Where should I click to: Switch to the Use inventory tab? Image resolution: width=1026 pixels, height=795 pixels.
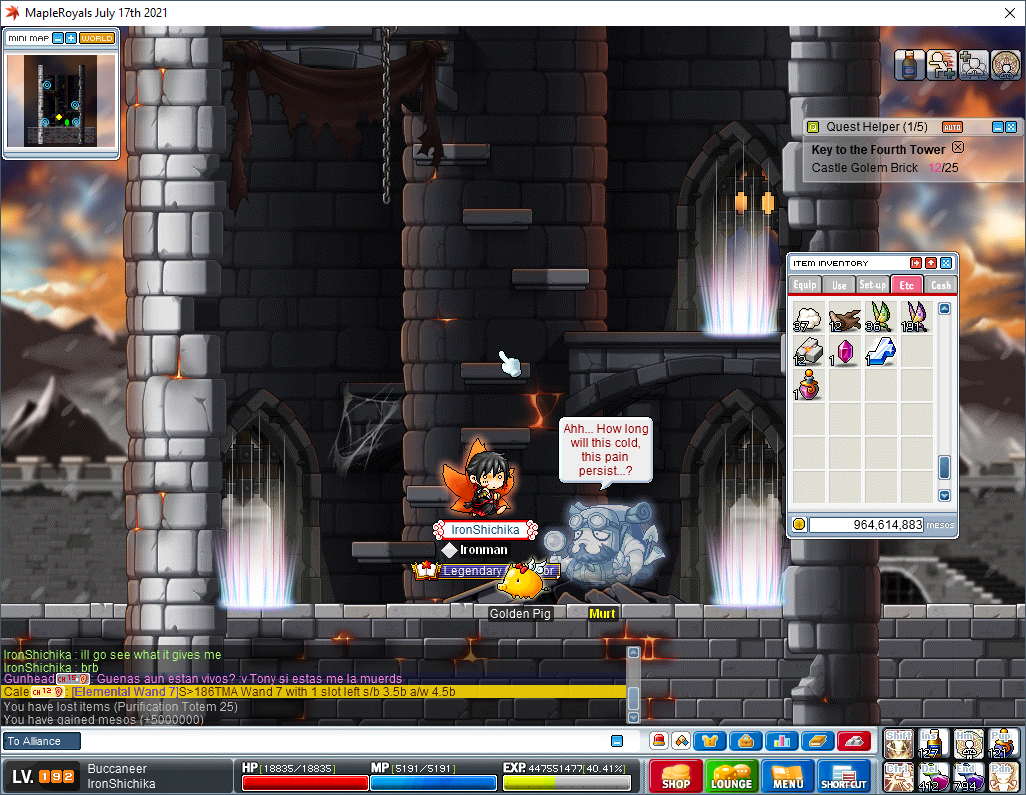[838, 285]
